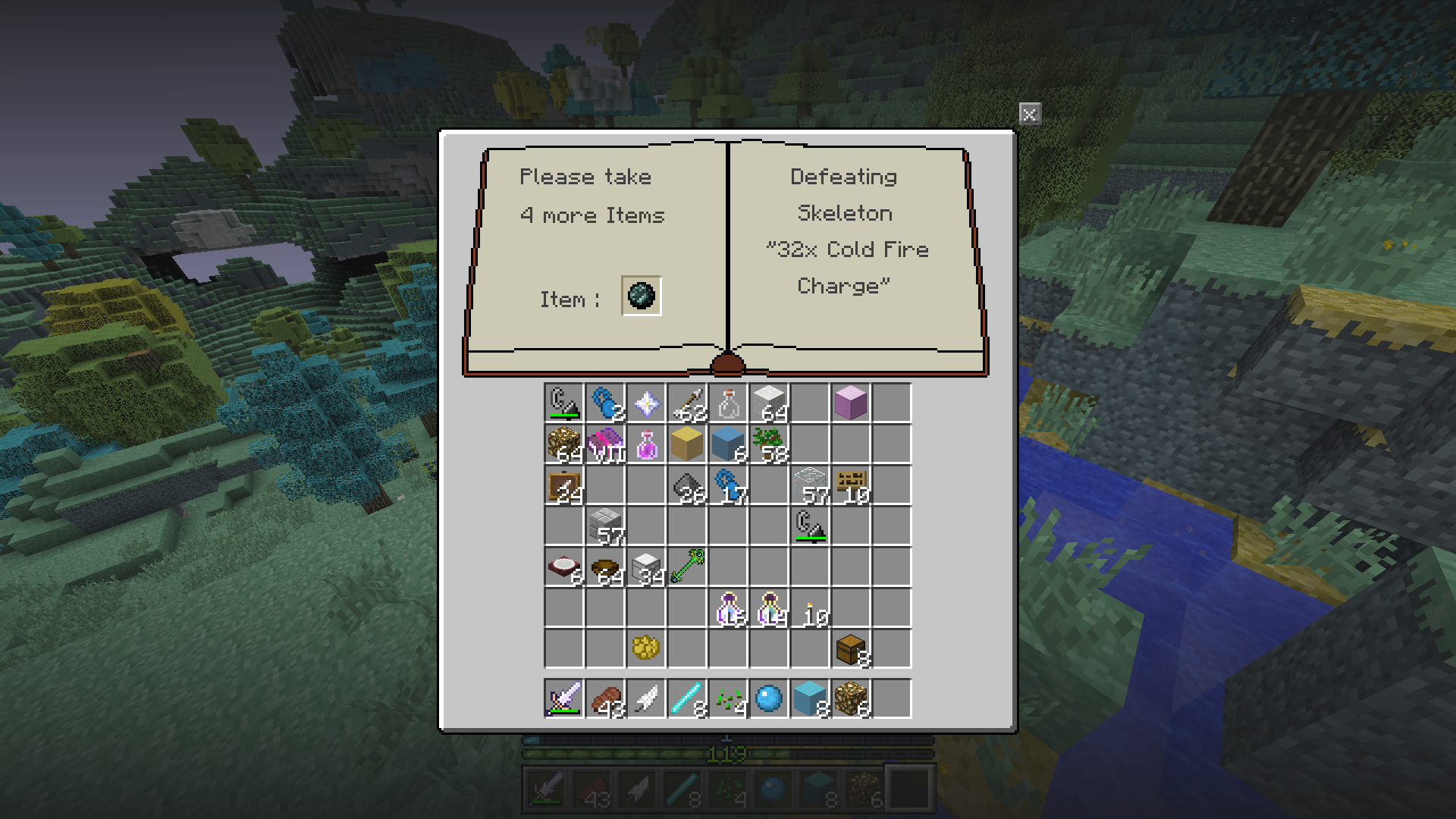1456x819 pixels.
Task: Select the blue orb in the hotbar
Action: [x=769, y=698]
